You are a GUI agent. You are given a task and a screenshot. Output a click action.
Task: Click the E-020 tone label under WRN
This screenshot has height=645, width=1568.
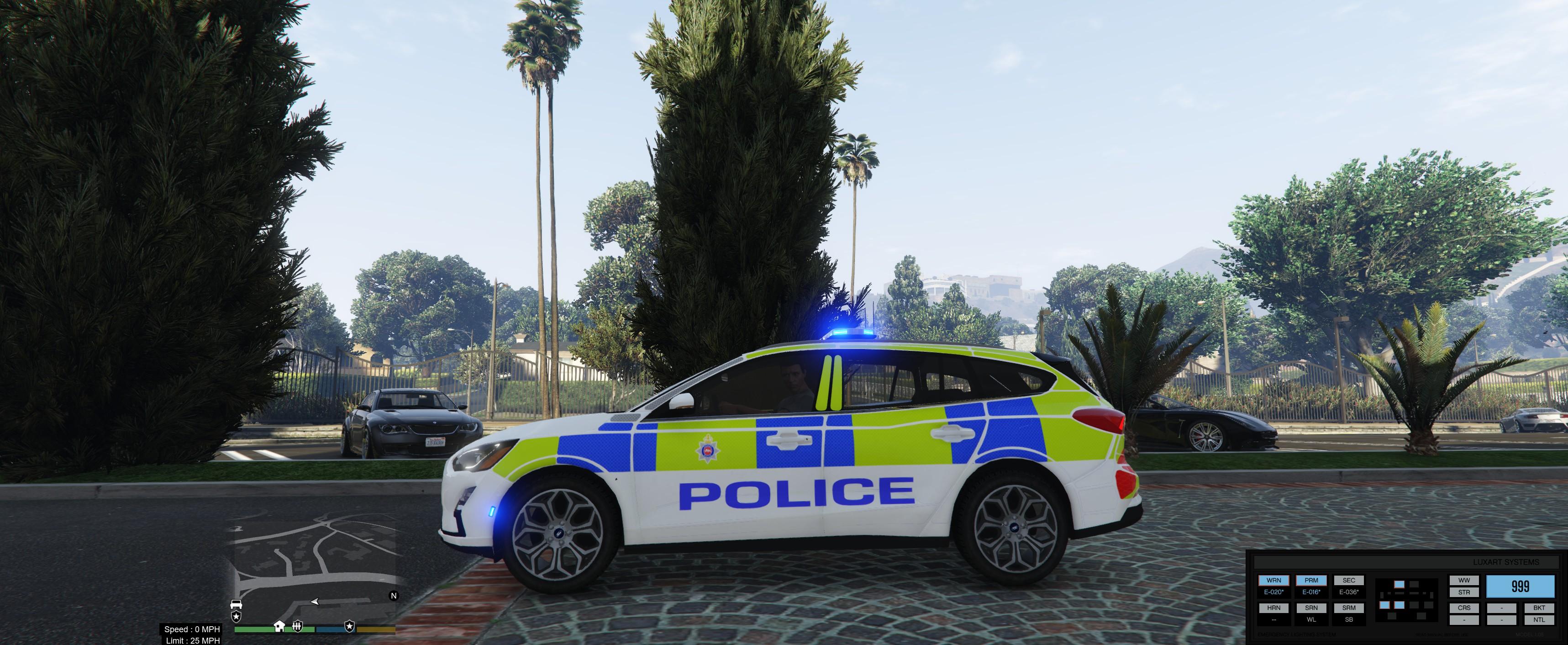[1274, 592]
